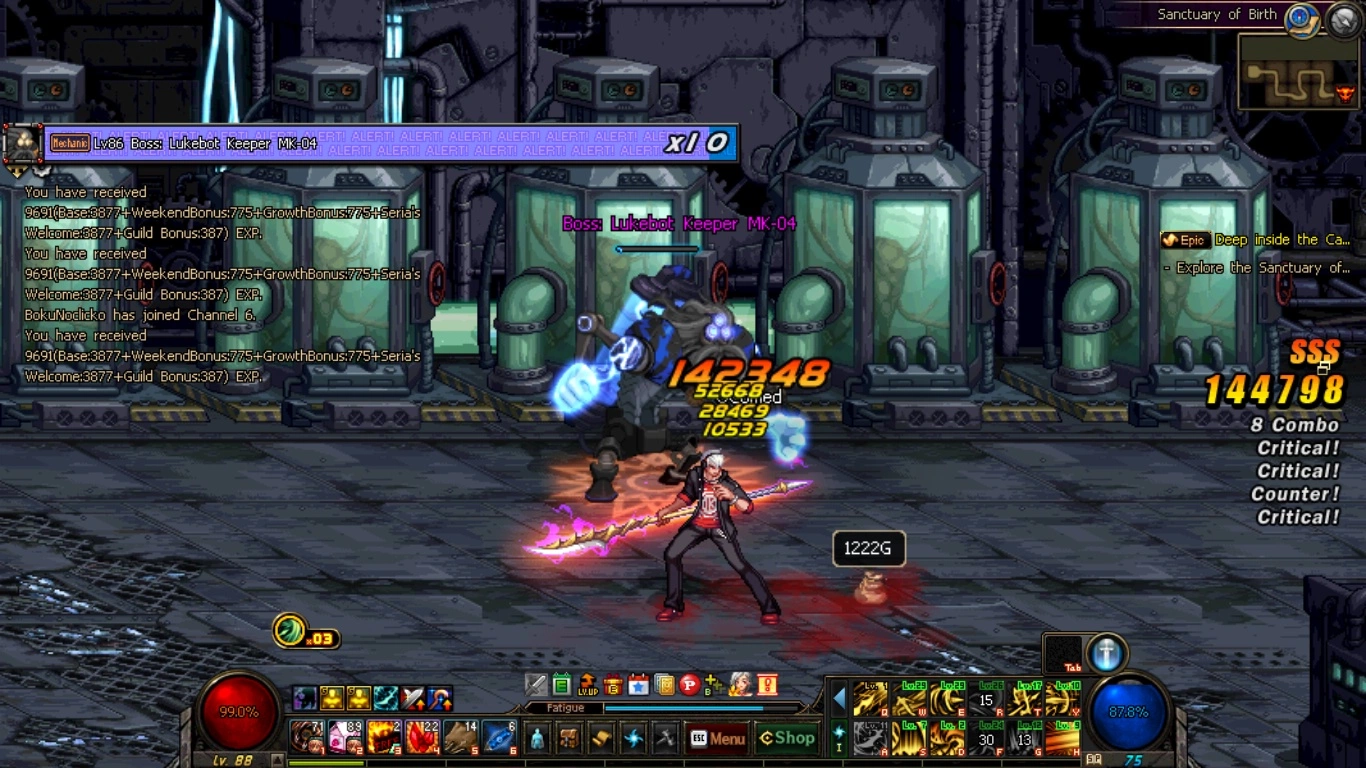Use the consumable in hotbar slot 1
The image size is (1366, 768).
[x=305, y=737]
